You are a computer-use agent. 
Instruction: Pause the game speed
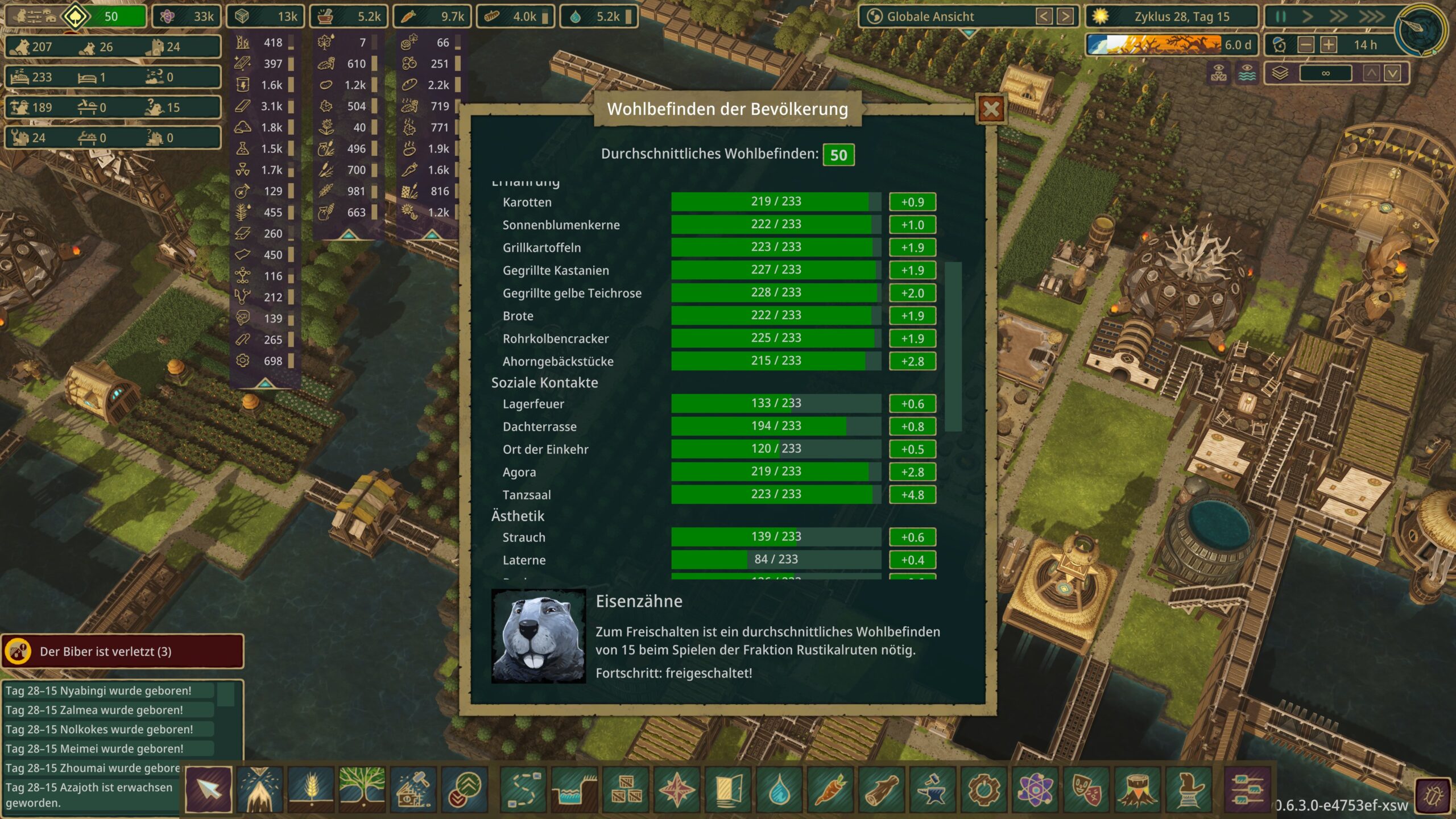click(x=1280, y=16)
